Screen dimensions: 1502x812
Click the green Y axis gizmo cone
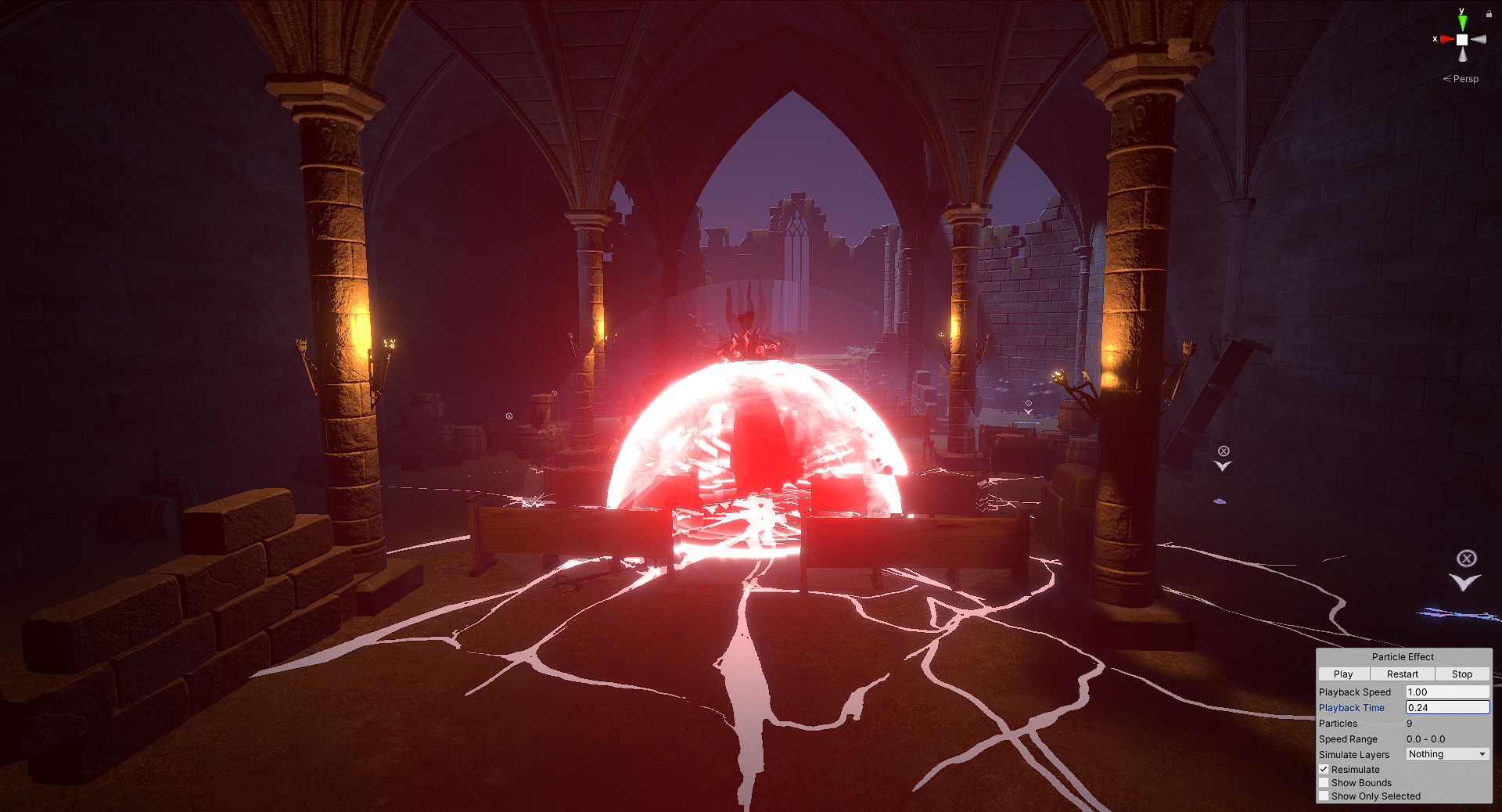point(1462,23)
